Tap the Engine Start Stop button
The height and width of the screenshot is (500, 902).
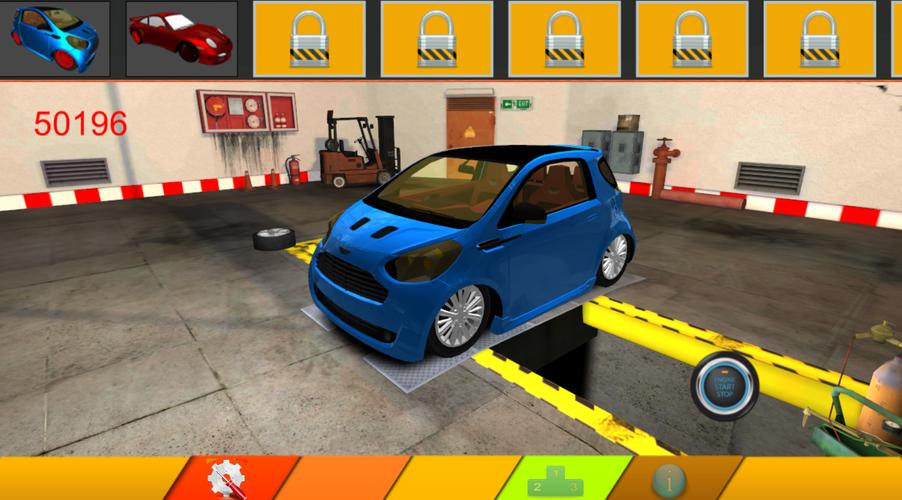[x=725, y=387]
